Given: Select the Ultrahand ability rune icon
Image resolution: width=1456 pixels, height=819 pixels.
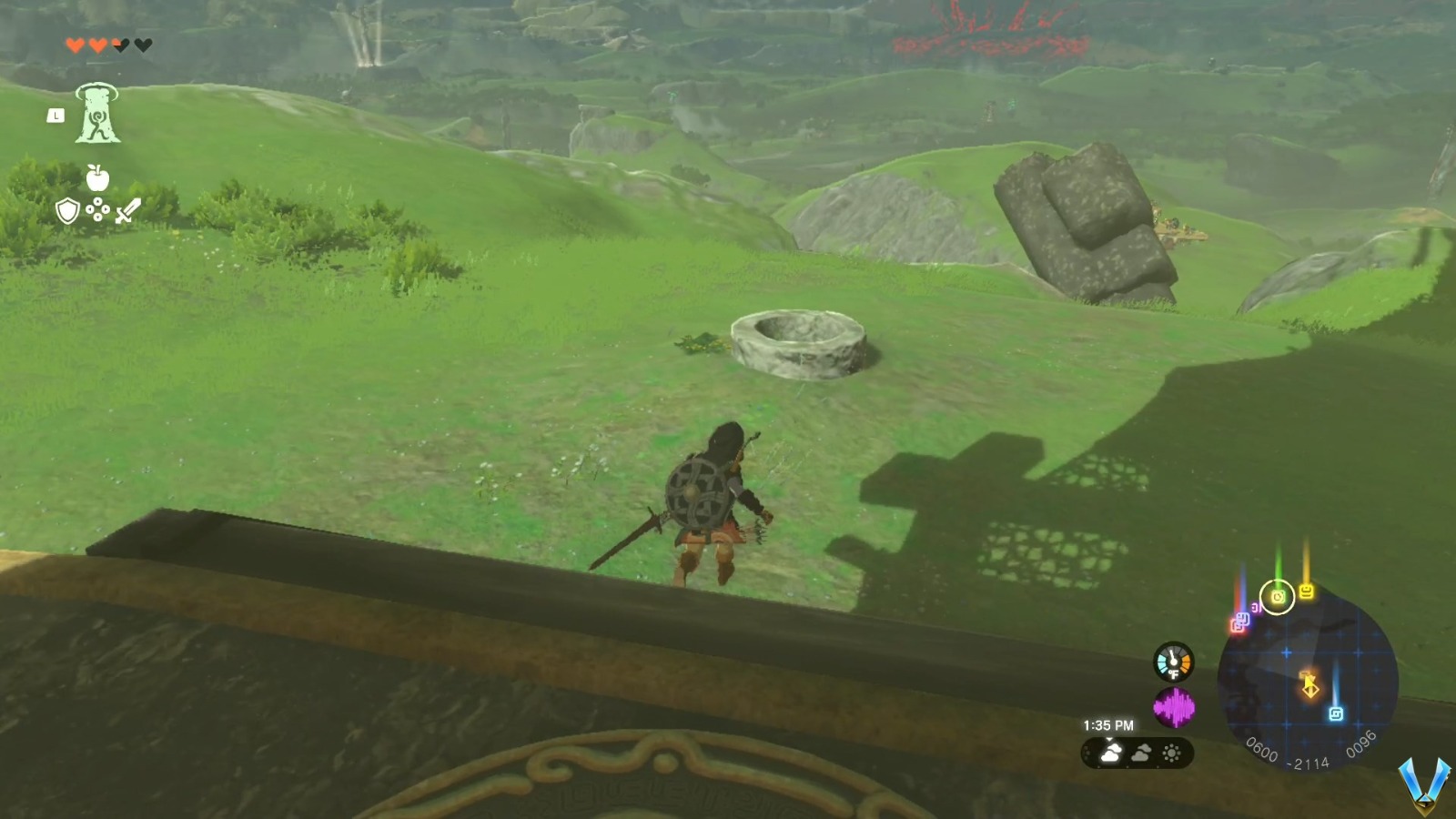Looking at the screenshot, I should (96, 113).
